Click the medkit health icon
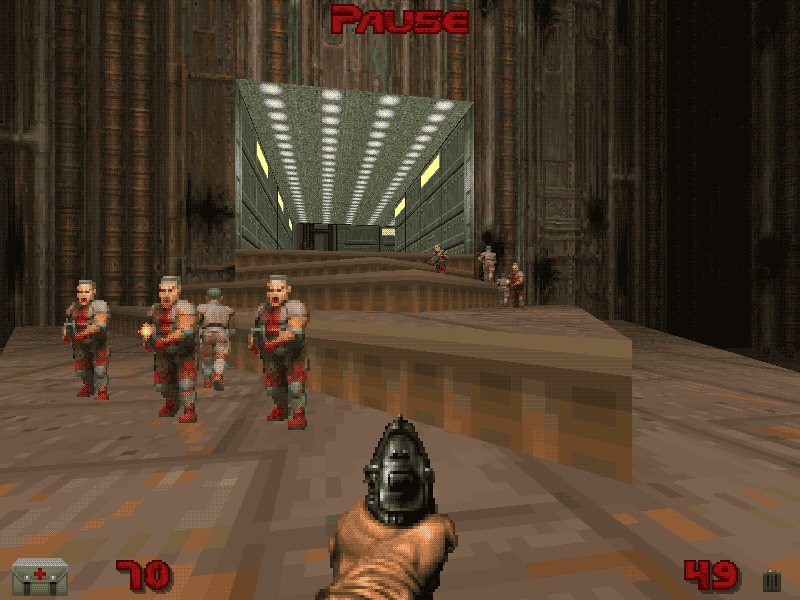The height and width of the screenshot is (600, 800). [x=40, y=577]
